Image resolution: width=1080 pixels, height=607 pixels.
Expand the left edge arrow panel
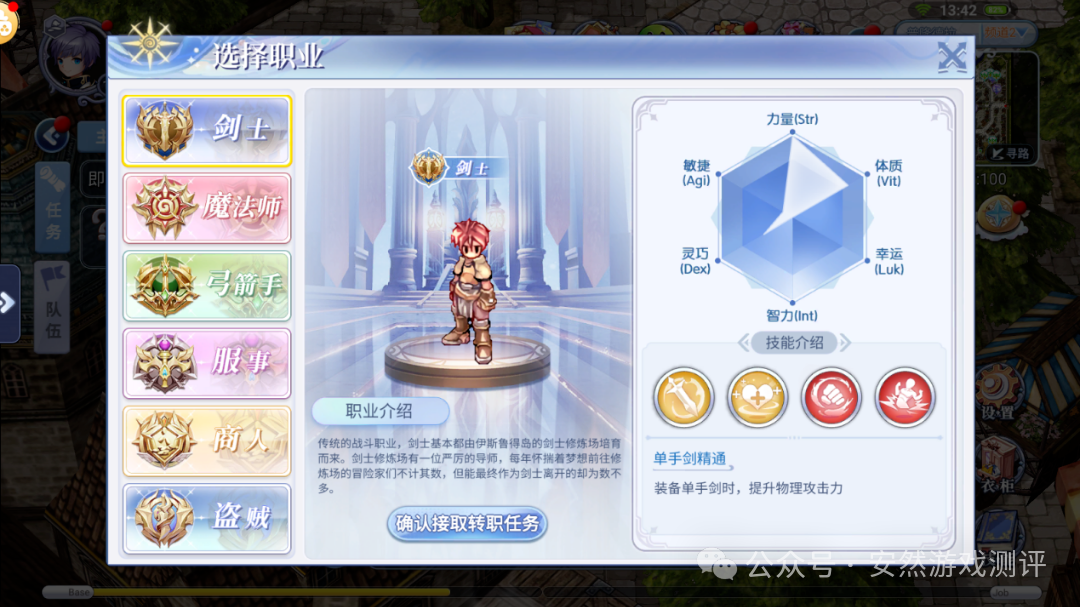pos(9,303)
